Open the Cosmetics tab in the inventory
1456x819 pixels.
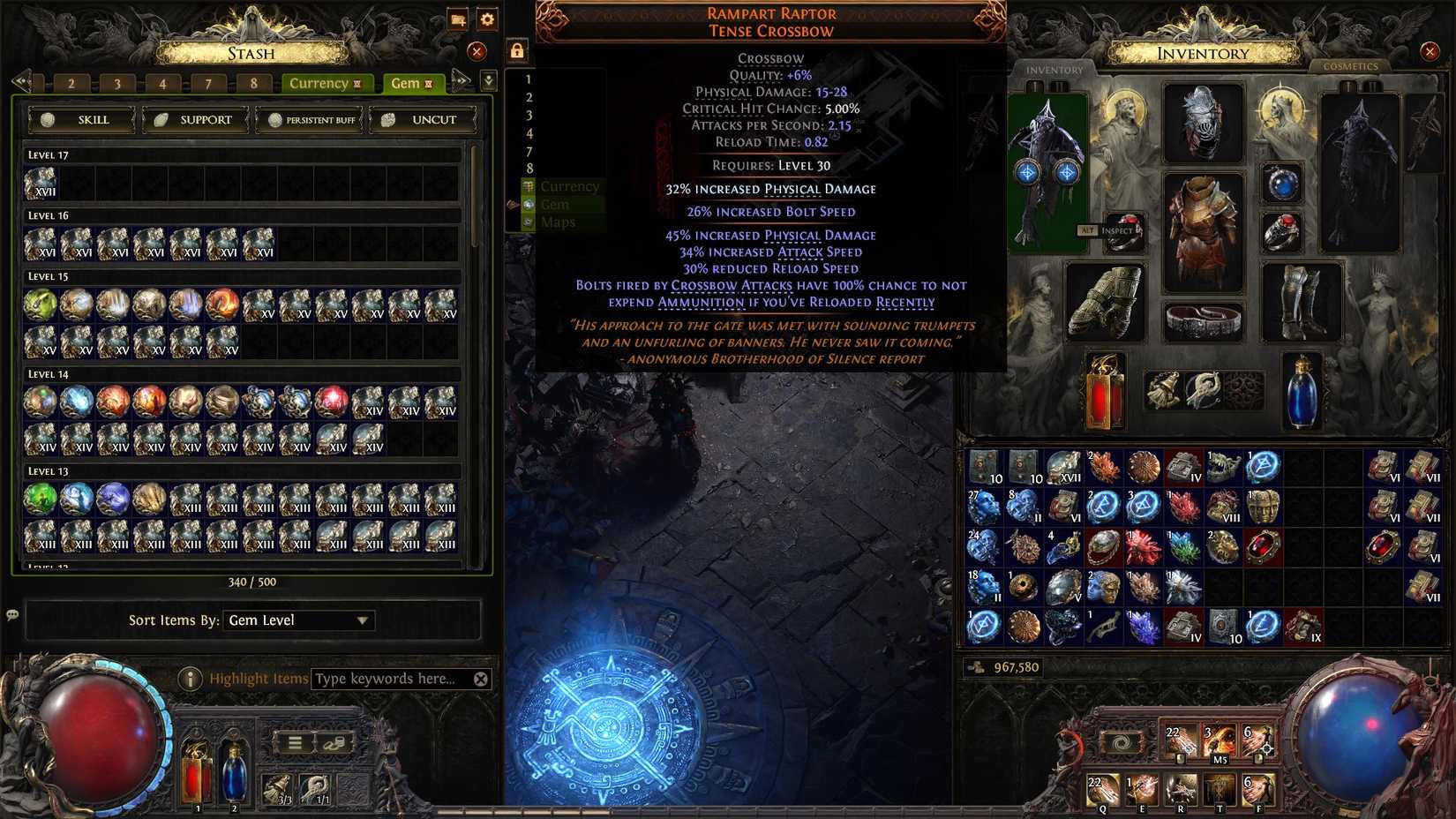[1351, 66]
